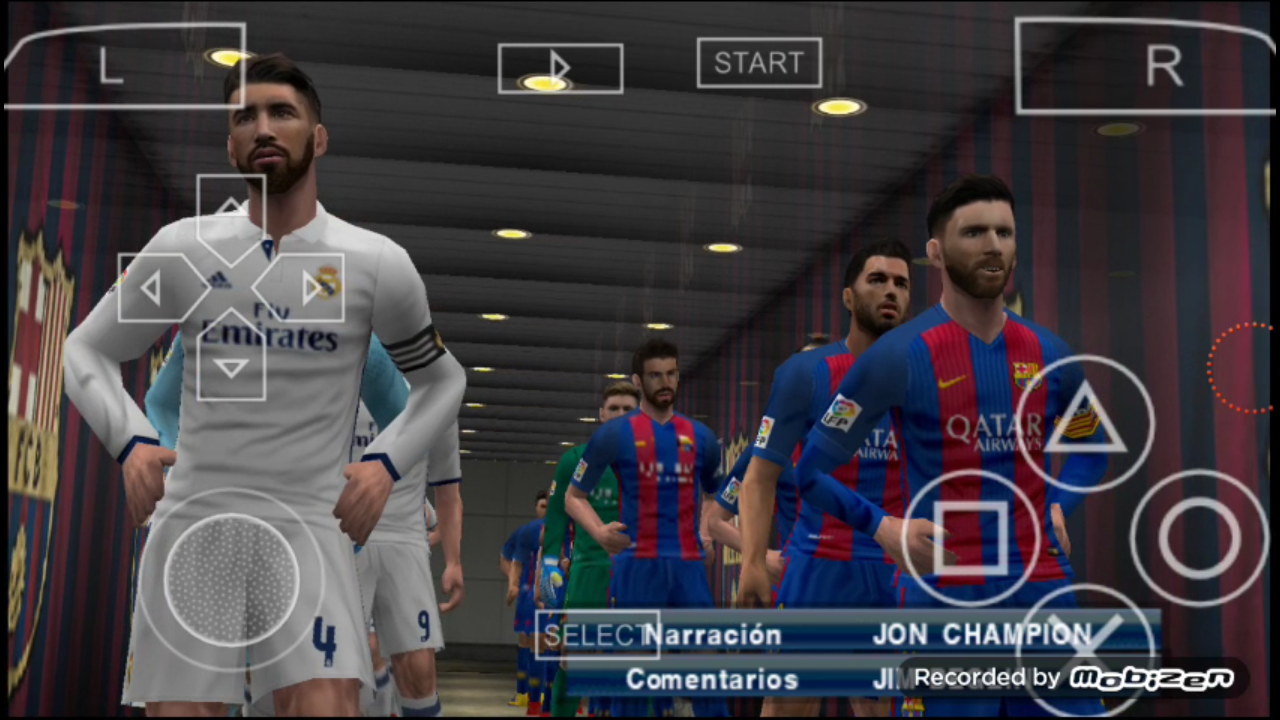Toggle SELECT to change Narración option
The width and height of the screenshot is (1280, 720).
pos(596,634)
